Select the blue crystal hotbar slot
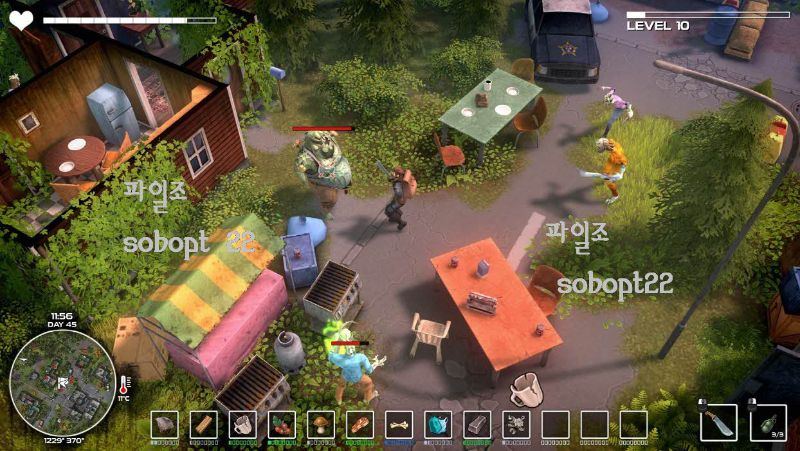The image size is (800, 451). pos(438,424)
